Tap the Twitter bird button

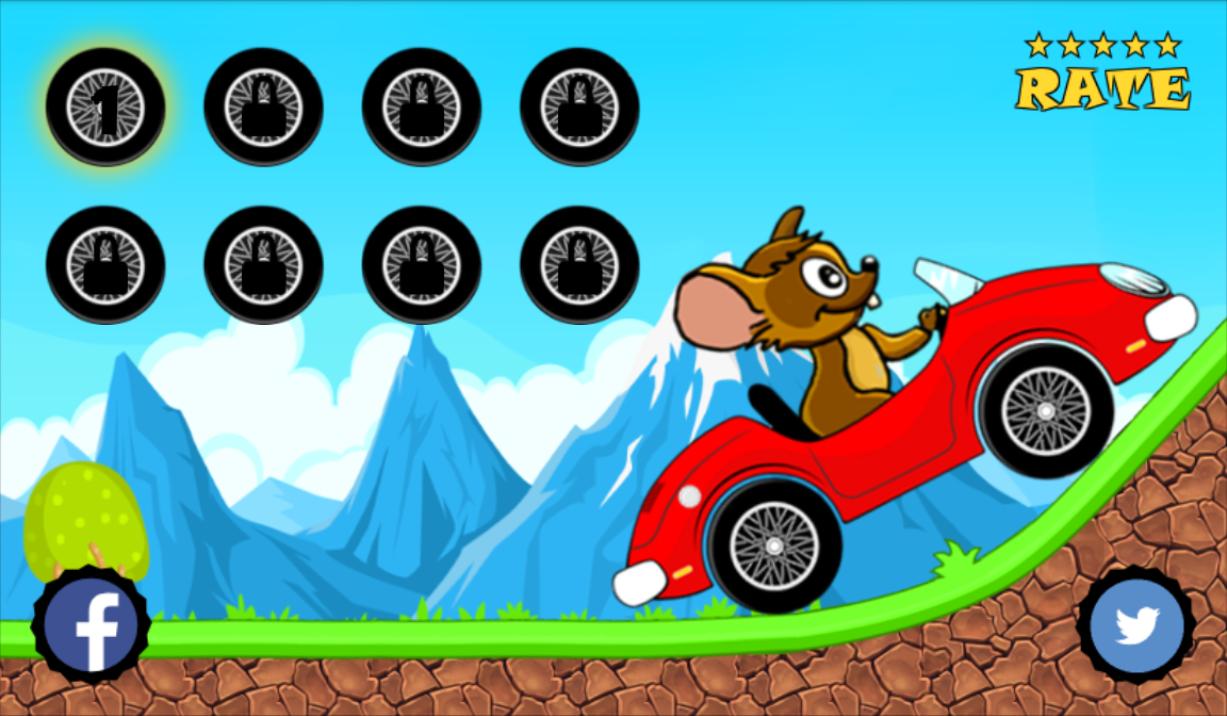(1136, 626)
